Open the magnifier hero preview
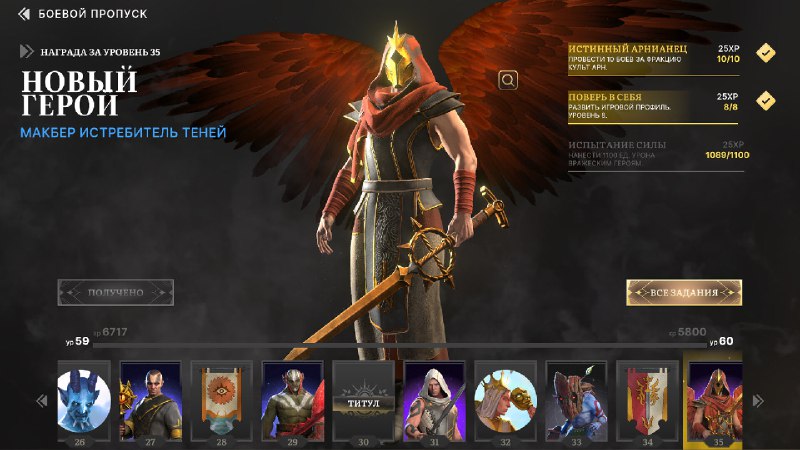The image size is (800, 450). click(508, 80)
